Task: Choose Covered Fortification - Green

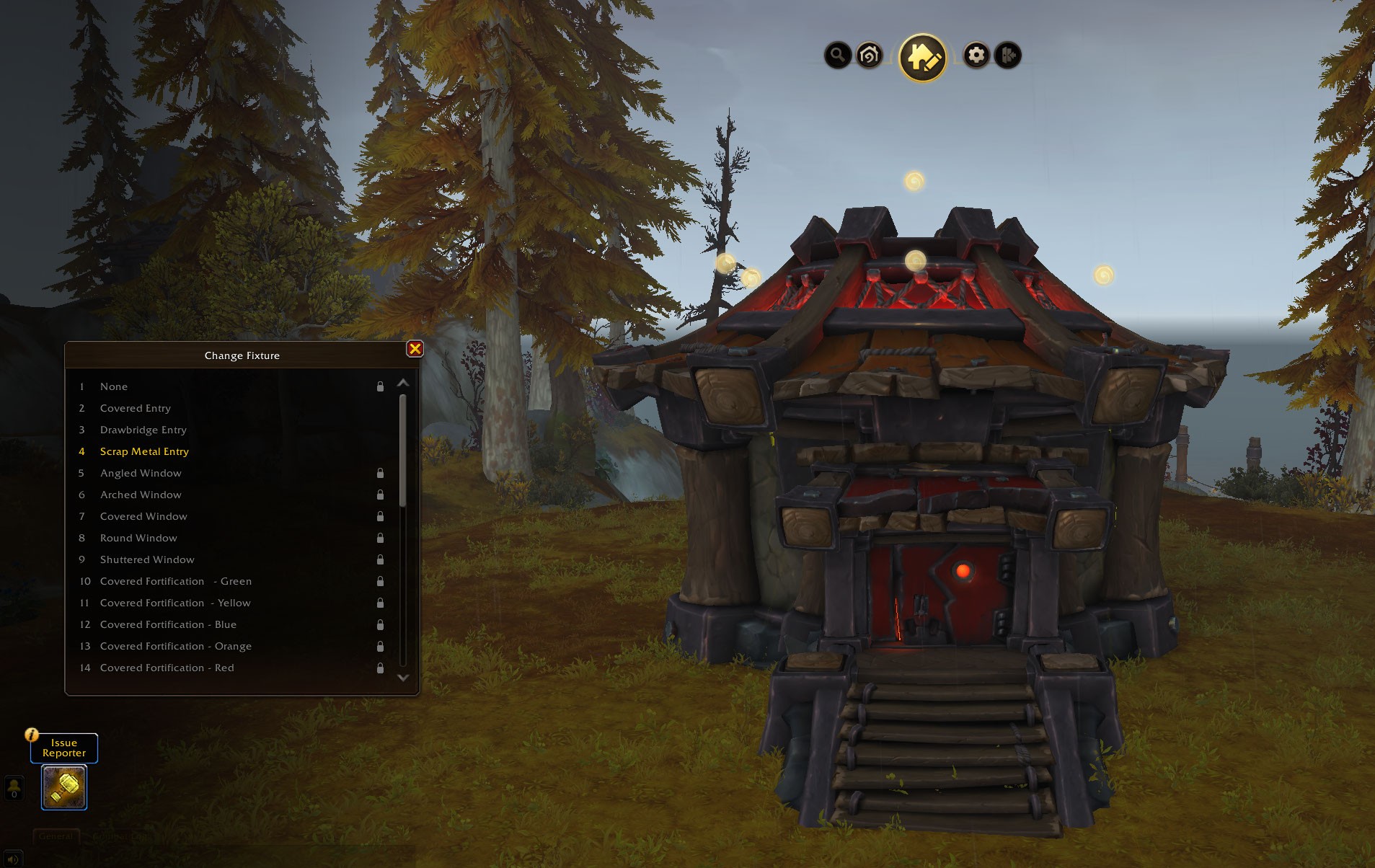Action: 175,581
